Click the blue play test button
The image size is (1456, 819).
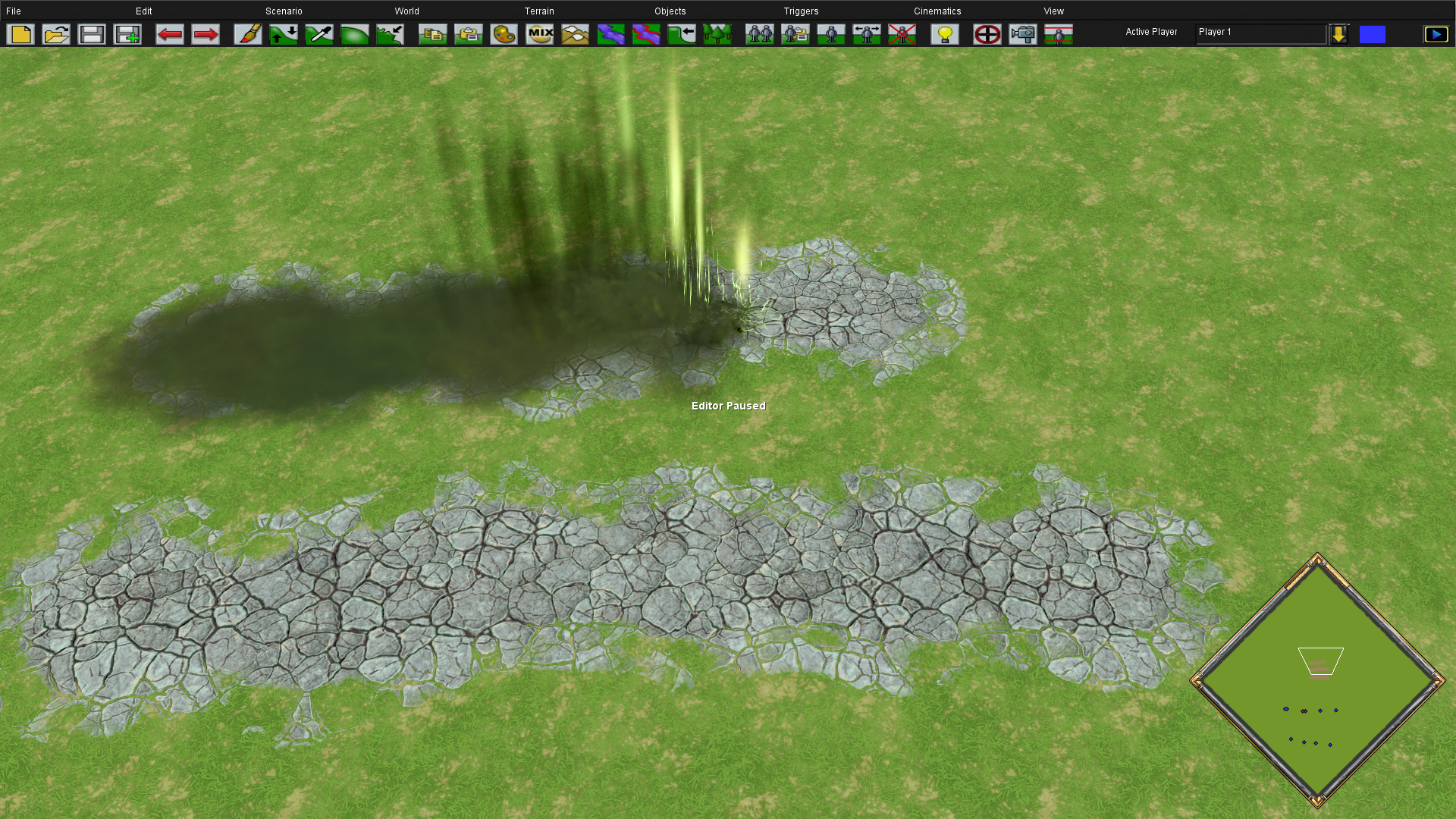[x=1436, y=34]
